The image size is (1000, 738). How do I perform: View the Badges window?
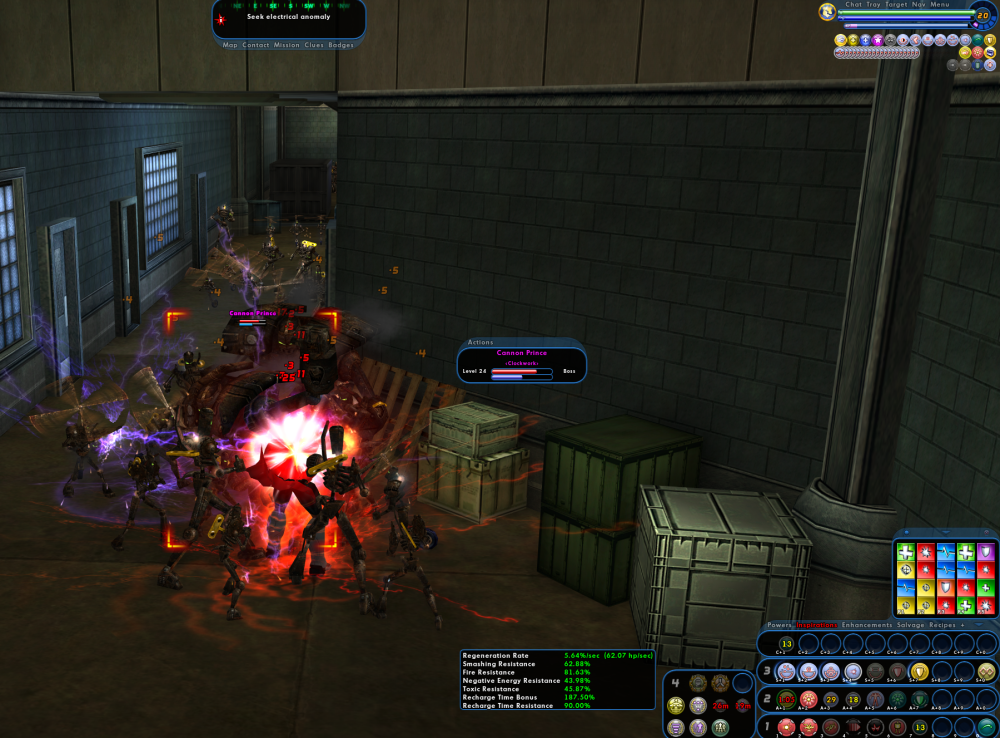click(x=341, y=45)
